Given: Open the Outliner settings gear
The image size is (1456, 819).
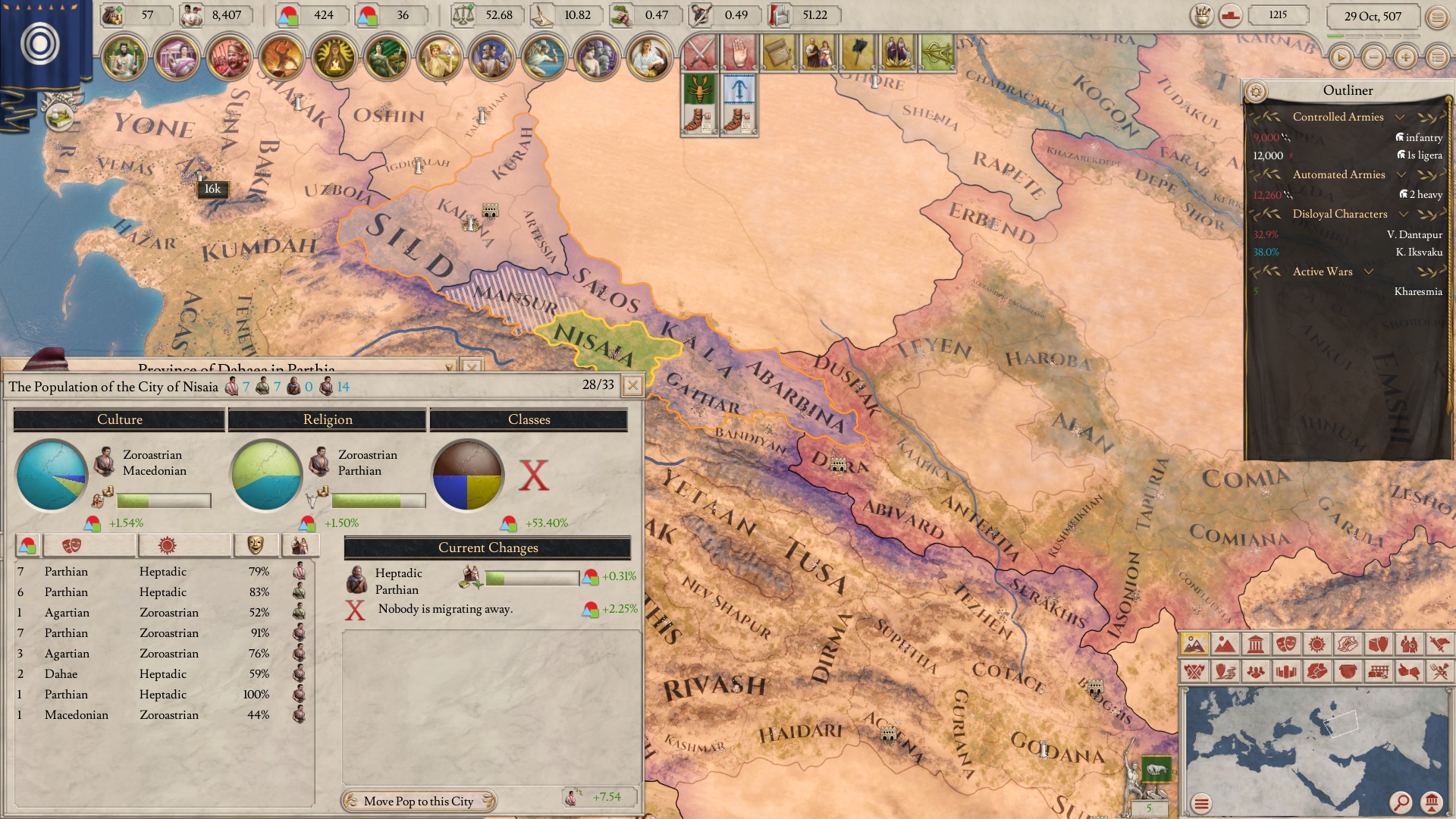Looking at the screenshot, I should 1256,92.
